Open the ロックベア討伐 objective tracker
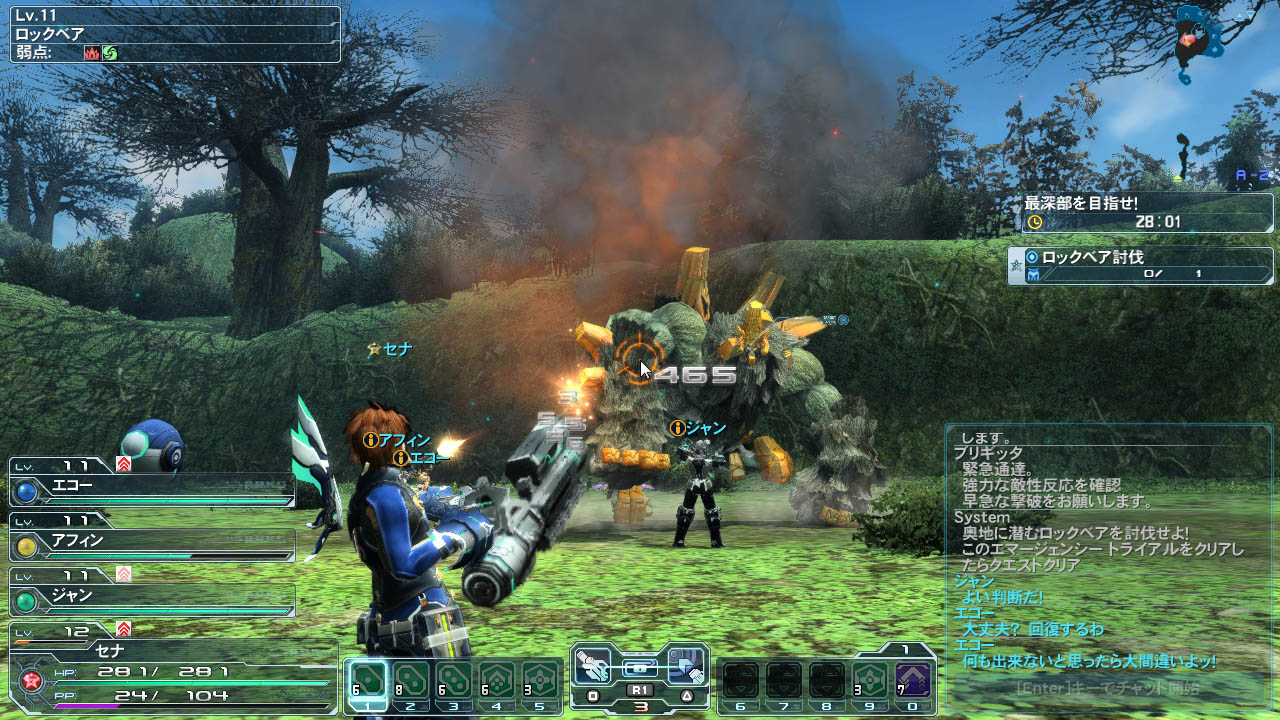 click(x=1140, y=265)
